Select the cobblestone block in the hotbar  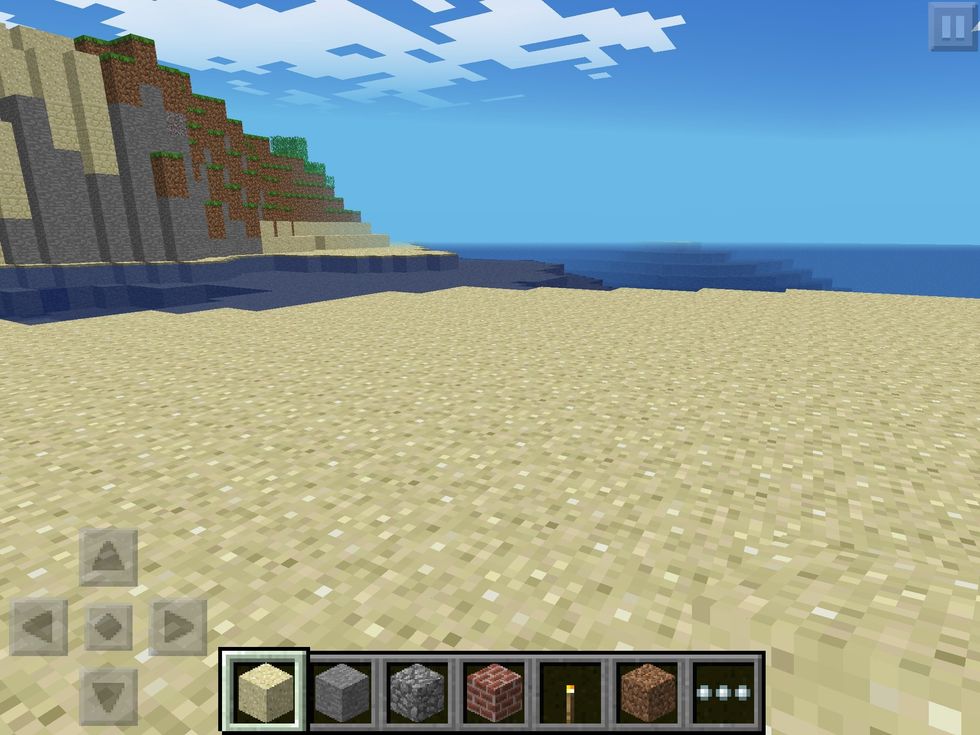point(417,691)
